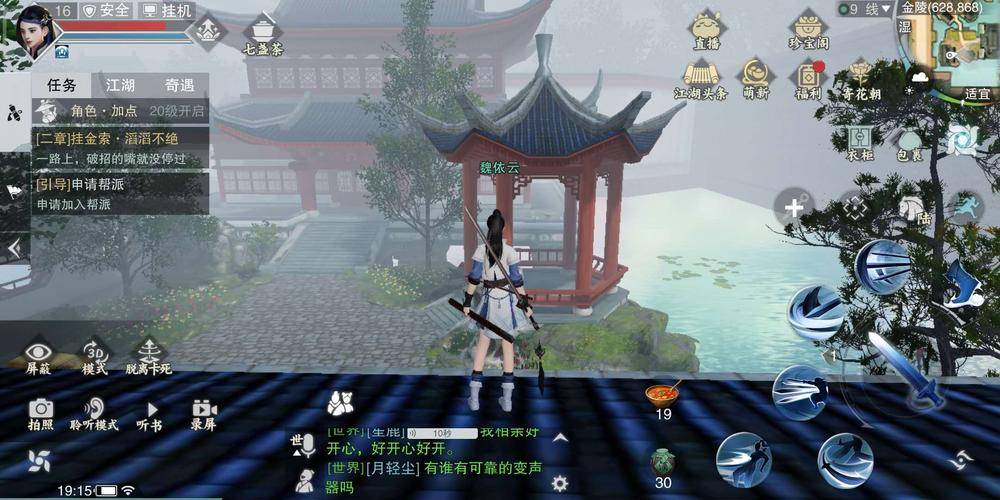Use the red soup food item slot
Viewport: 1000px width, 500px height.
tap(663, 396)
